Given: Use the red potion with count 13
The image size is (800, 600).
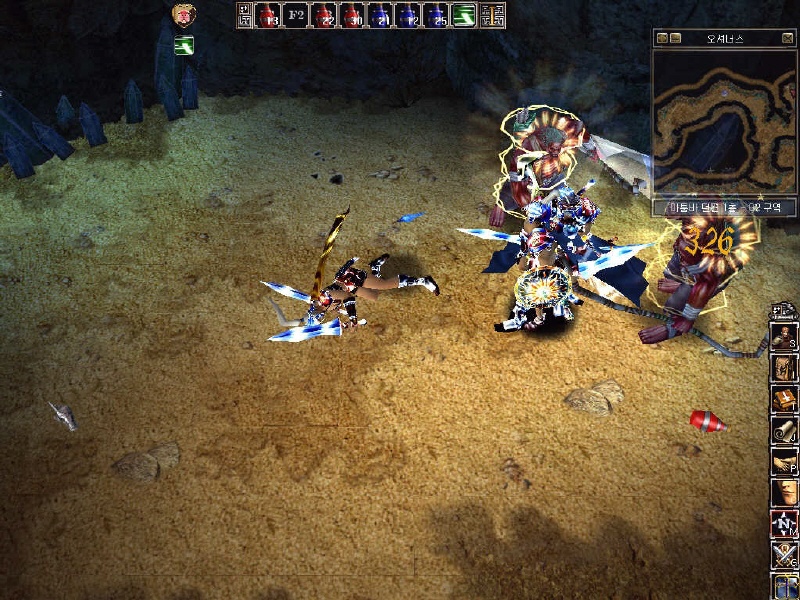Looking at the screenshot, I should 268,15.
